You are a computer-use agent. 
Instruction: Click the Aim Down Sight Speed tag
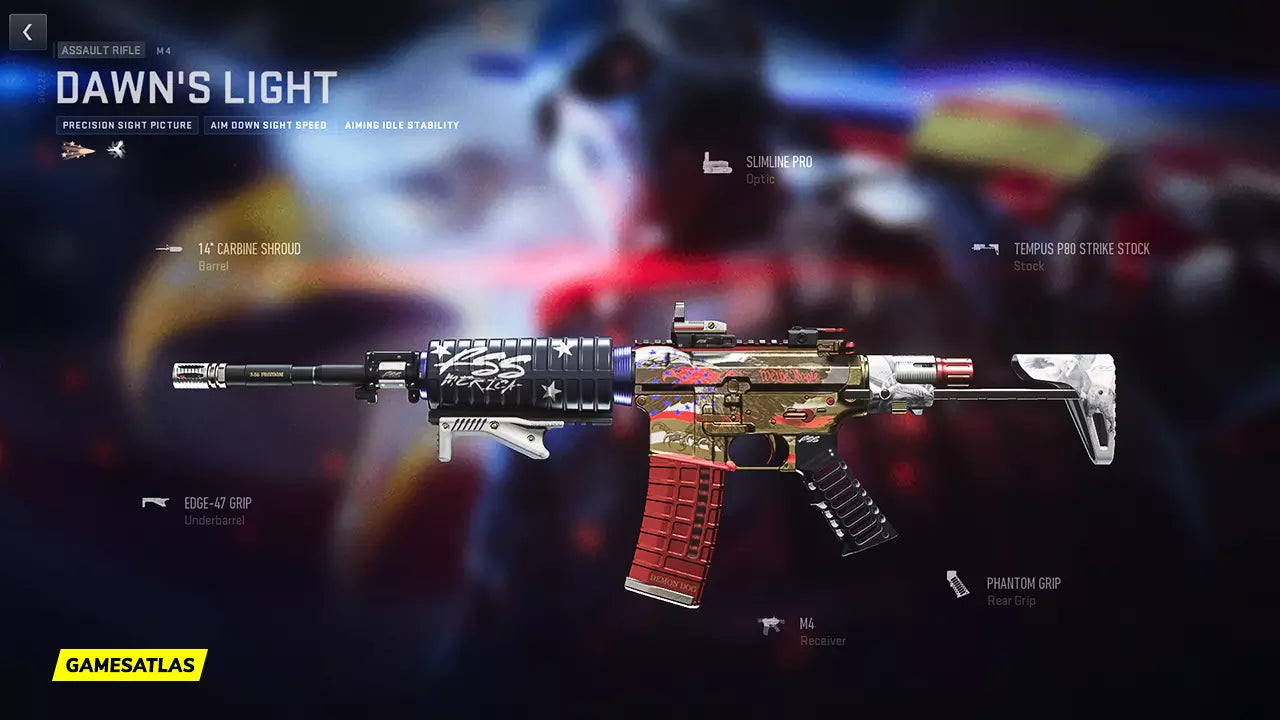tap(268, 126)
